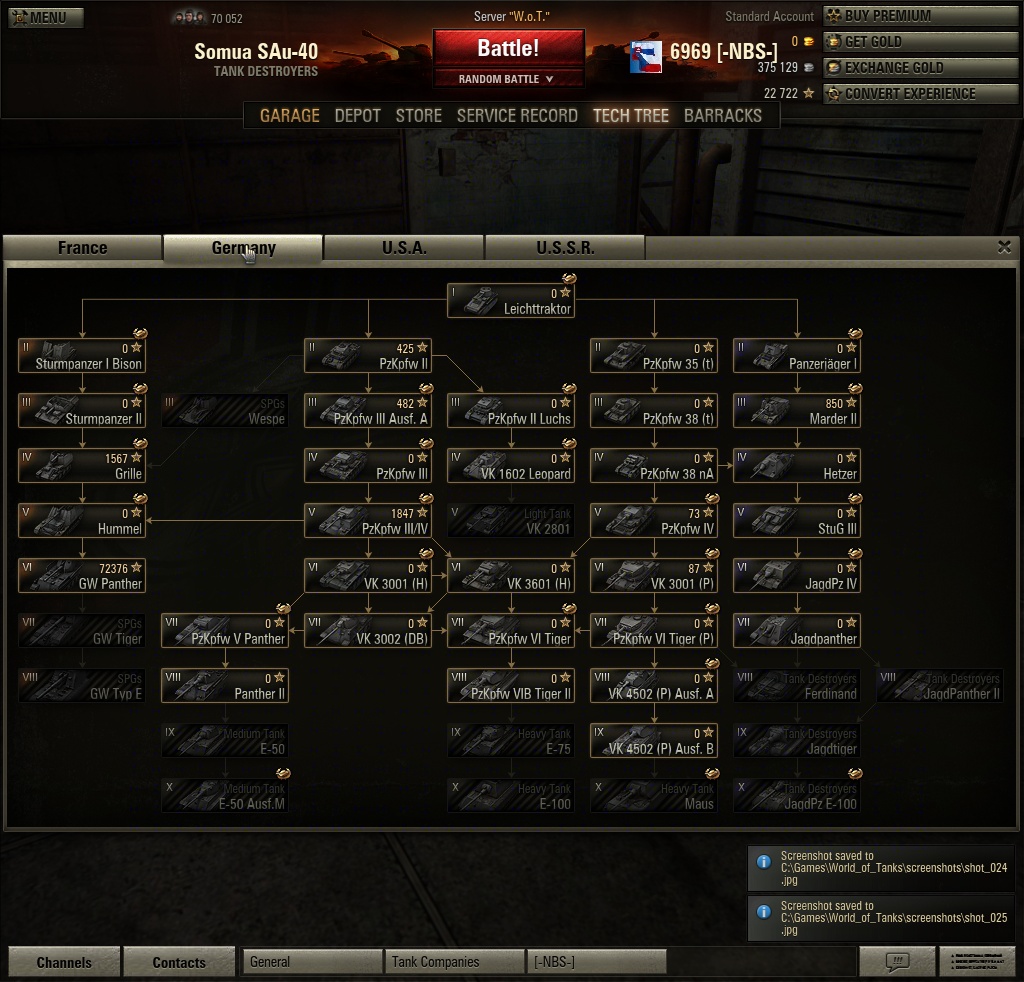Switch to the U.S.S.R. tech tree tab

click(x=565, y=248)
